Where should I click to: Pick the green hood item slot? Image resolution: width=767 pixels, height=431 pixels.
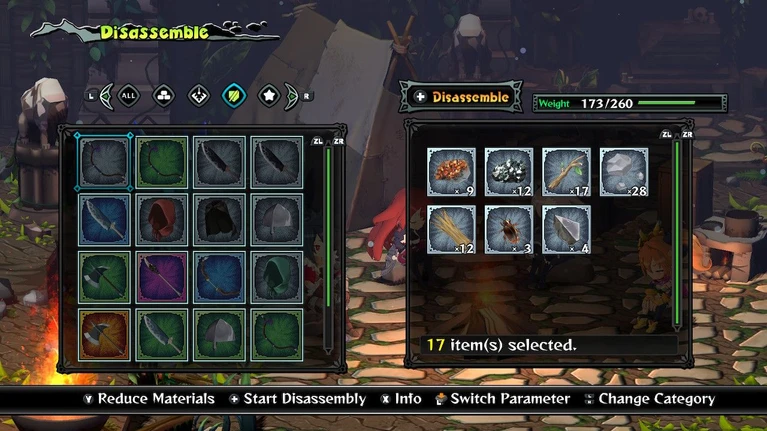click(277, 276)
